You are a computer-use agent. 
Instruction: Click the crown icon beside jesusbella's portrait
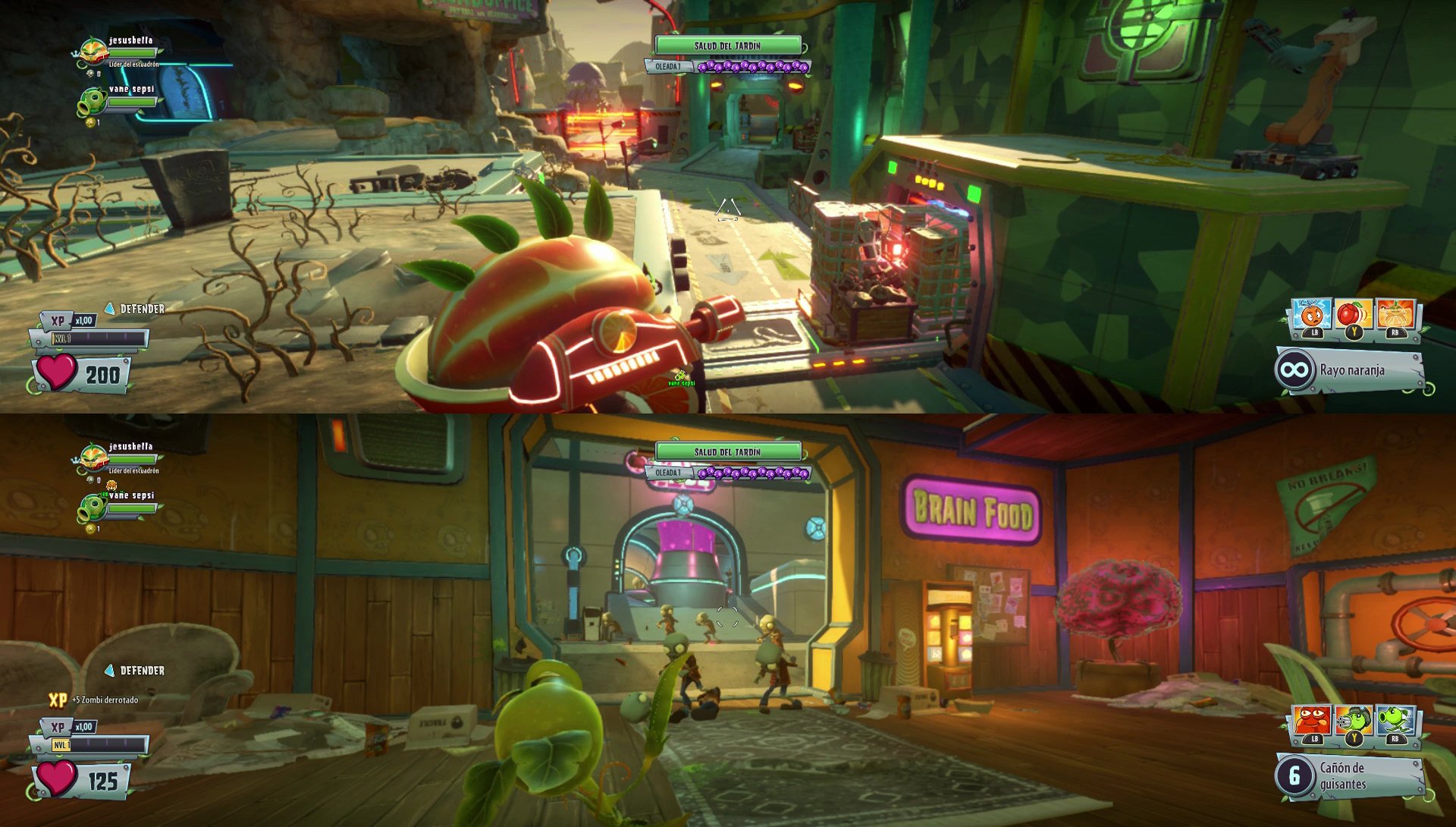[x=75, y=53]
